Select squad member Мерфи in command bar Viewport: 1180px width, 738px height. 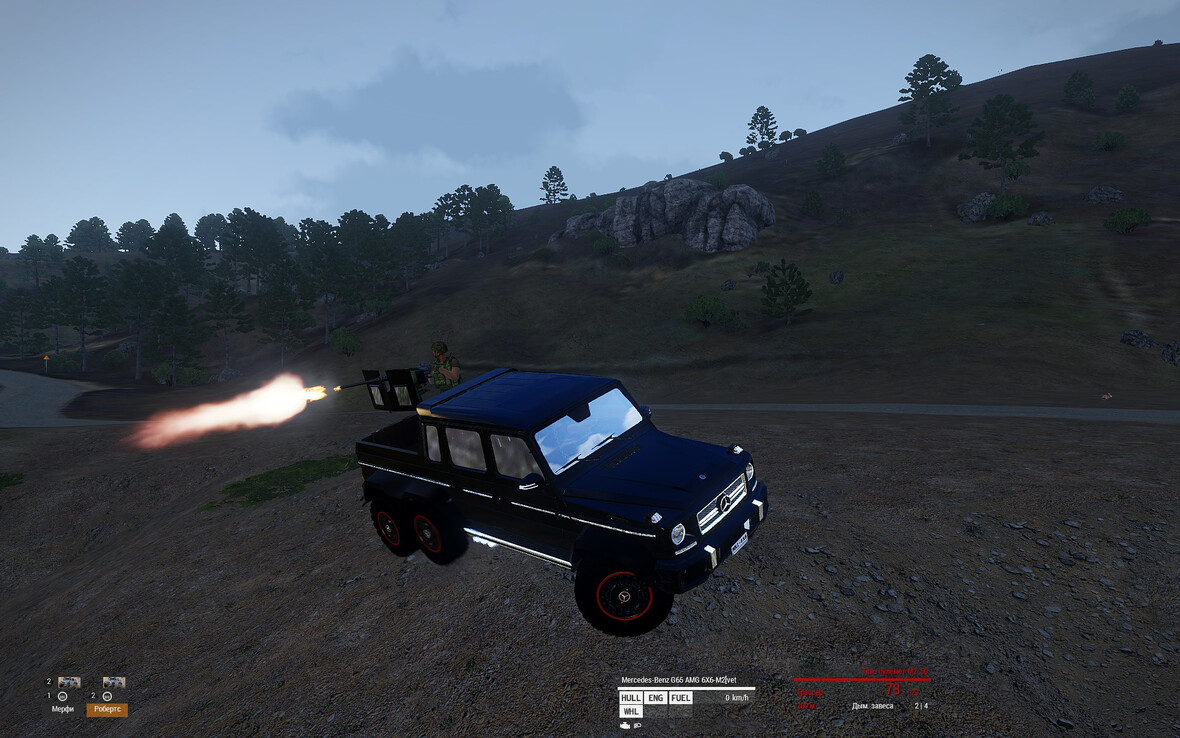(63, 709)
